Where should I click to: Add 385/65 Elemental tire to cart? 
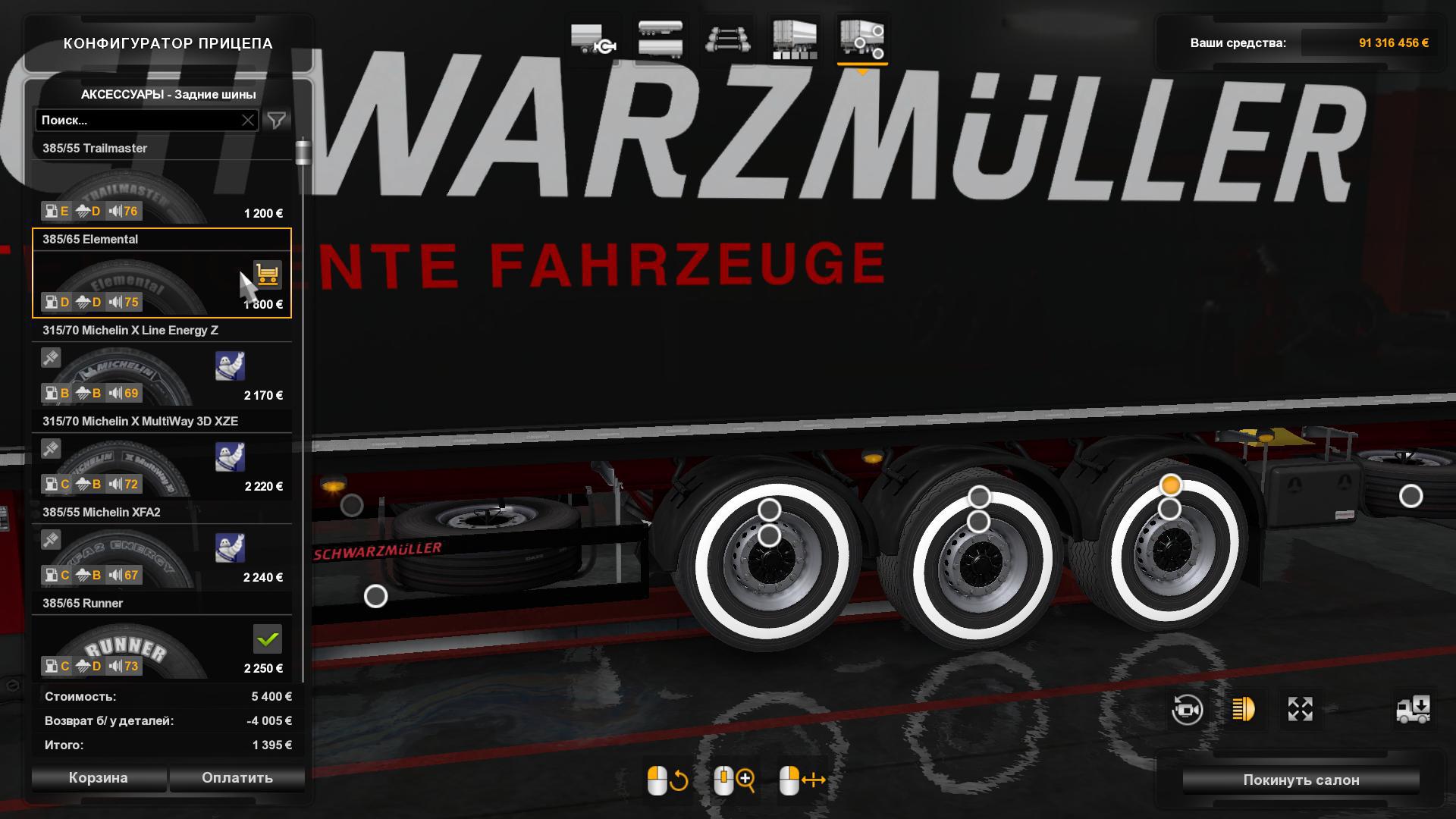pyautogui.click(x=267, y=275)
